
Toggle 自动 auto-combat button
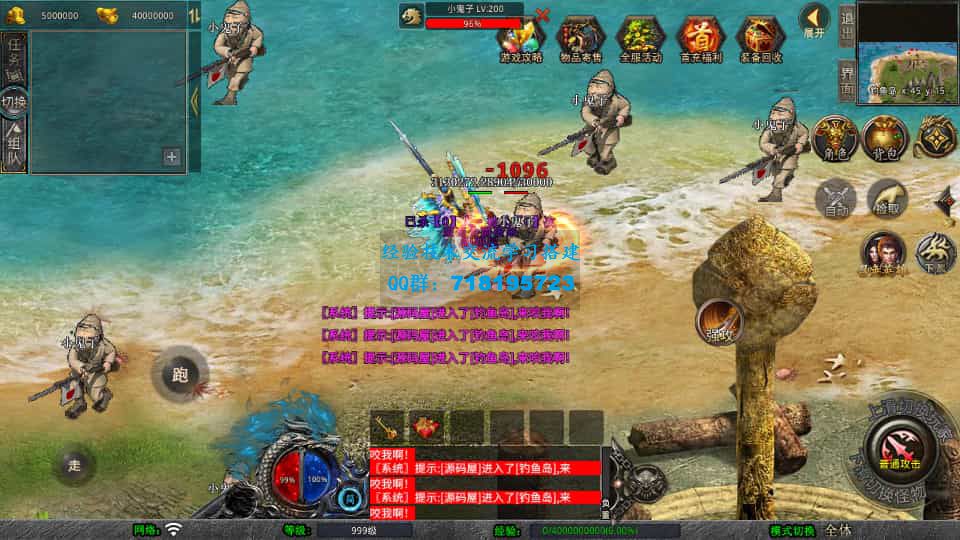click(836, 198)
